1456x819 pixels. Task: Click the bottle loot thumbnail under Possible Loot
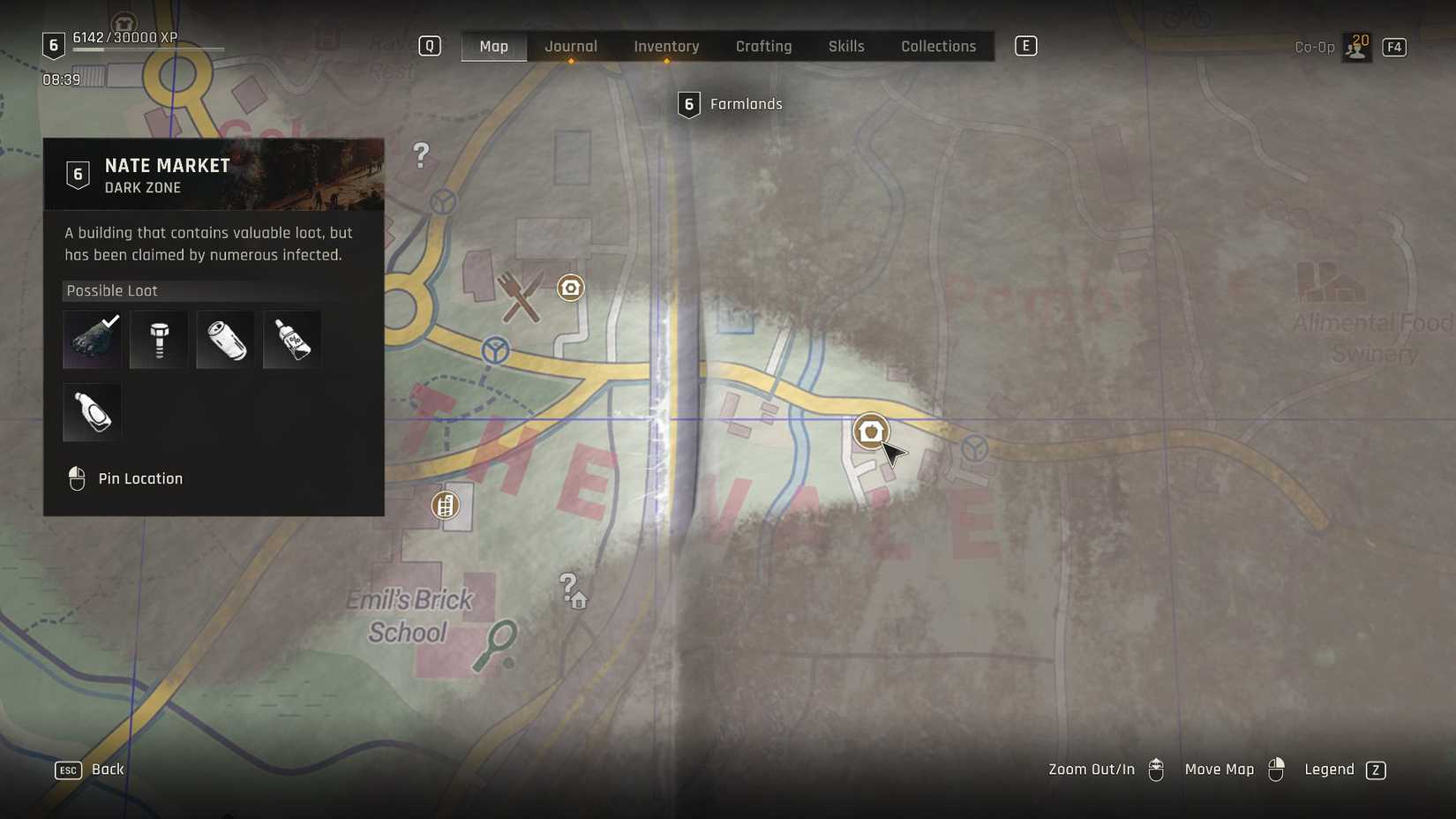click(x=91, y=411)
